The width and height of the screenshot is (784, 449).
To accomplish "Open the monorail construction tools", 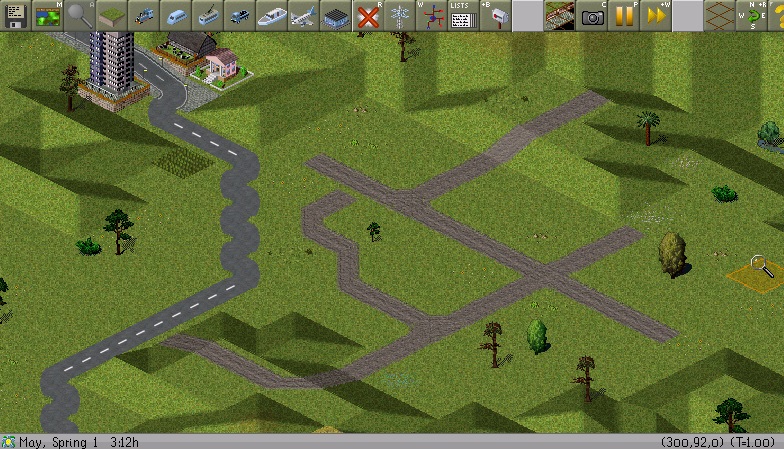I will pos(174,15).
